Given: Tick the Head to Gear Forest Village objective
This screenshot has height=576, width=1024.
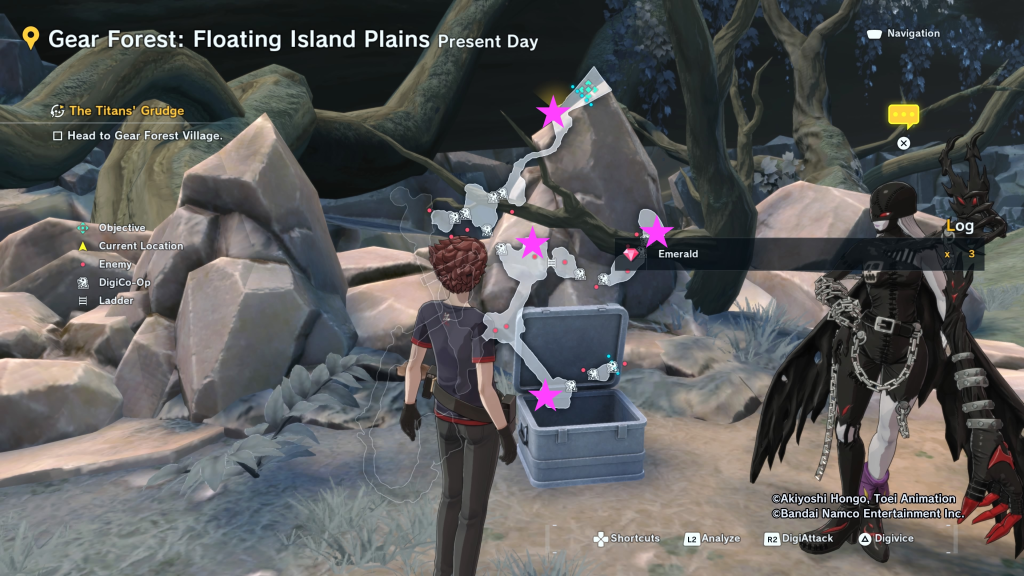Looking at the screenshot, I should tap(58, 136).
